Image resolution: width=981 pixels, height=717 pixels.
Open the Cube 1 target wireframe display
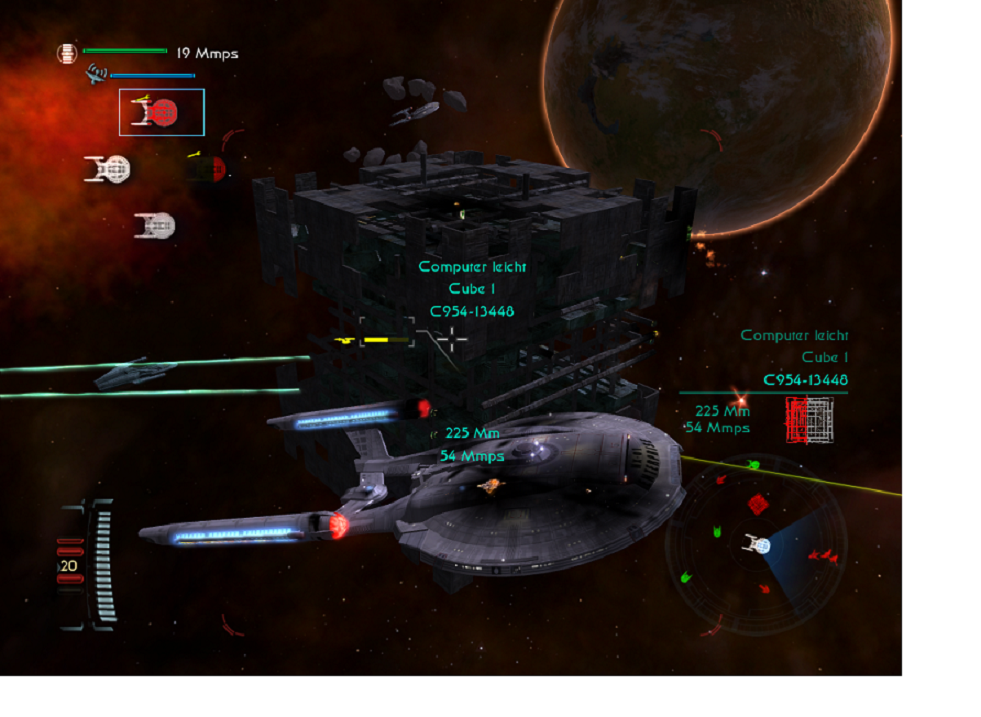tap(809, 420)
